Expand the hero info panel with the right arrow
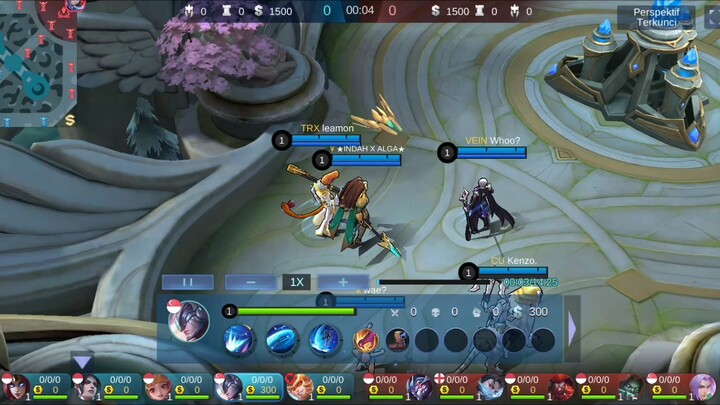 click(572, 328)
